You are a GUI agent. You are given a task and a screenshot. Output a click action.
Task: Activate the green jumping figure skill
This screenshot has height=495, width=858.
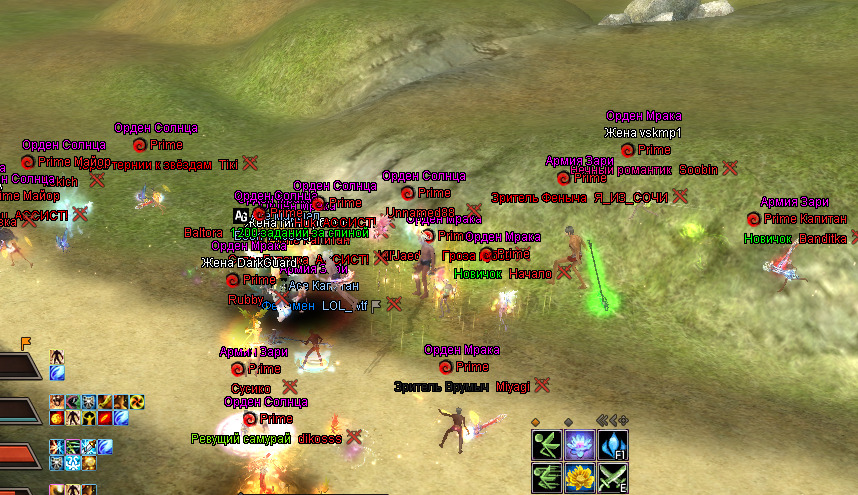[547, 445]
